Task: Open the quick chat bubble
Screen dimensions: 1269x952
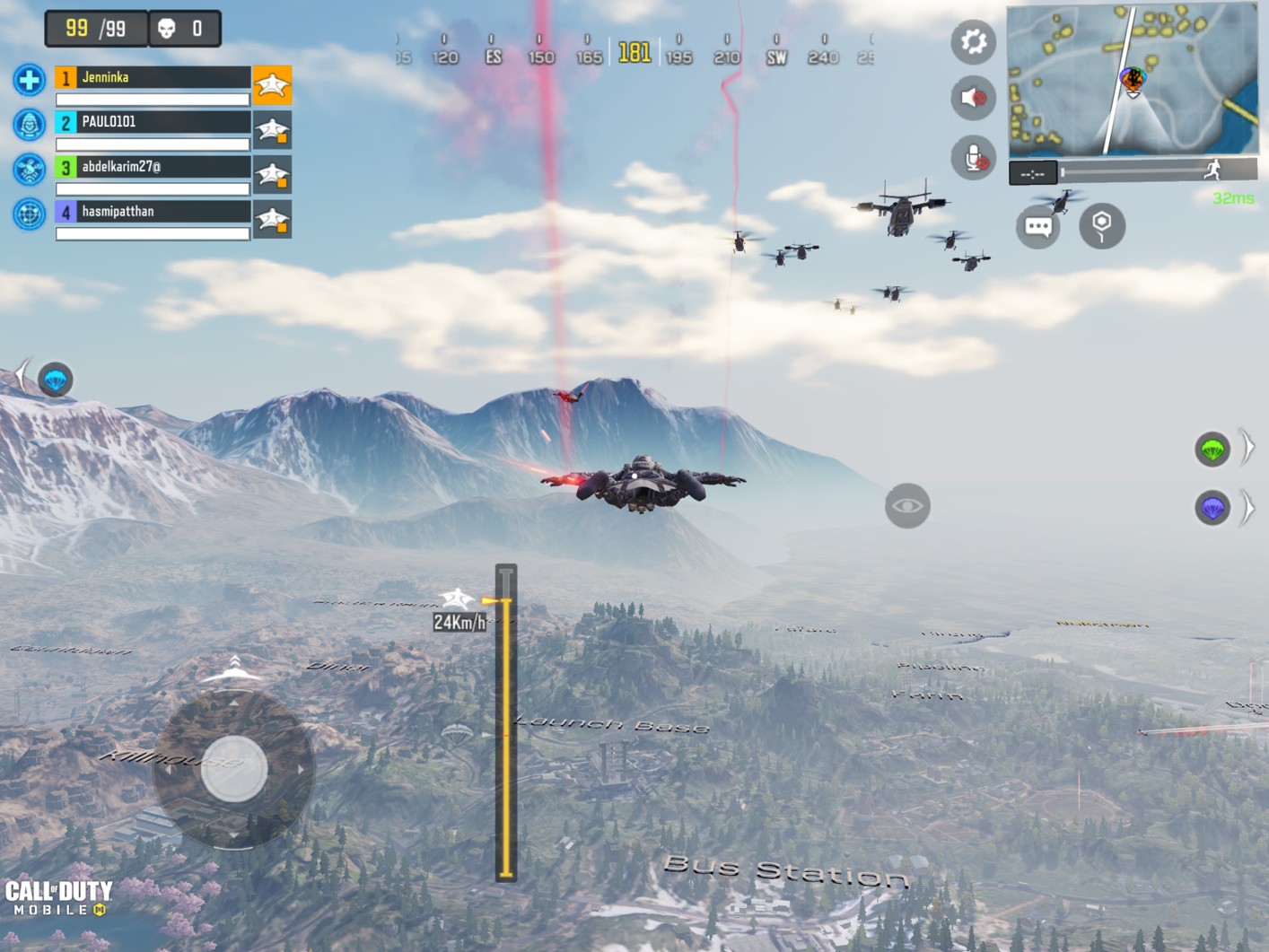Action: click(1038, 226)
